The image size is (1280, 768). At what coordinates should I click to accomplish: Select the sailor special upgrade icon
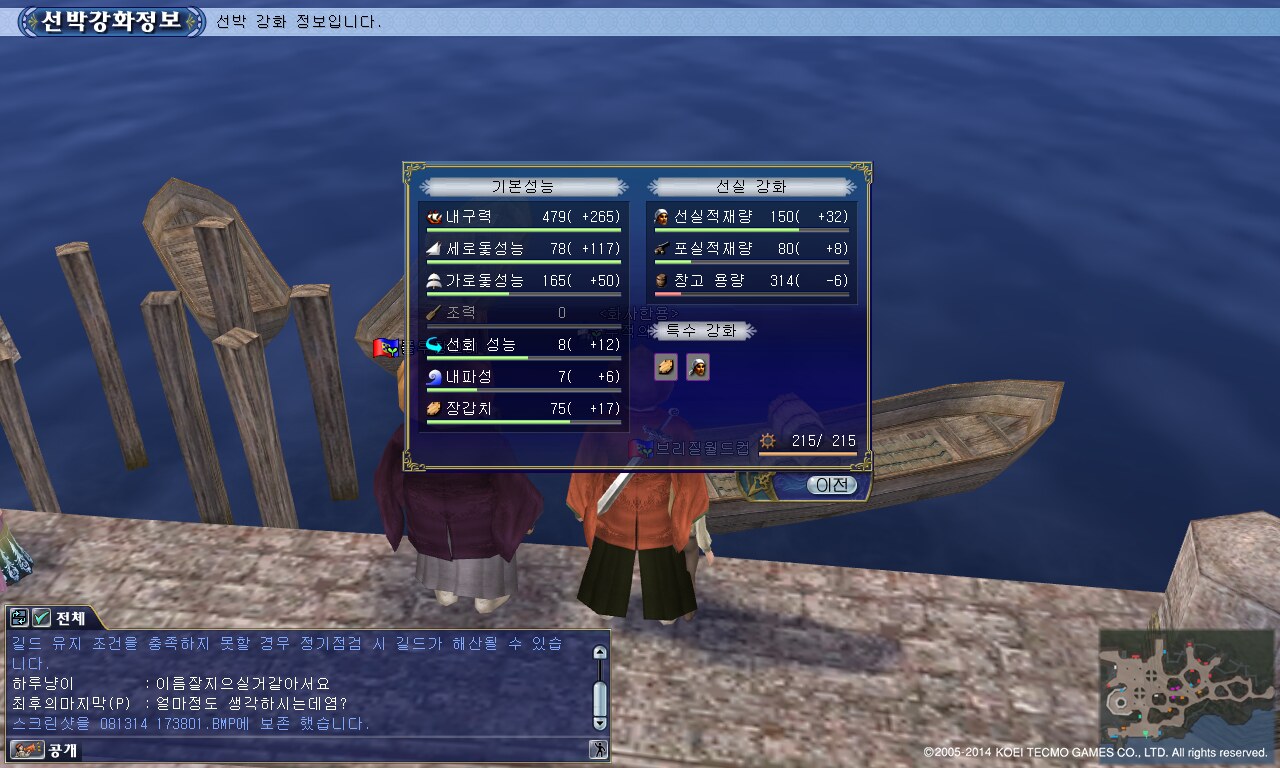click(698, 367)
